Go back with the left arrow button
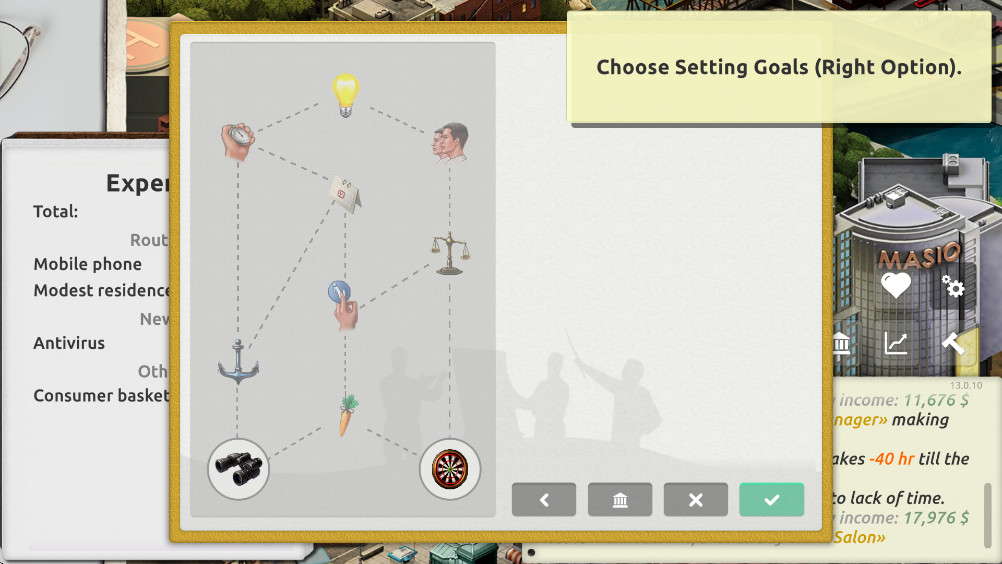The width and height of the screenshot is (1002, 564). coord(544,500)
